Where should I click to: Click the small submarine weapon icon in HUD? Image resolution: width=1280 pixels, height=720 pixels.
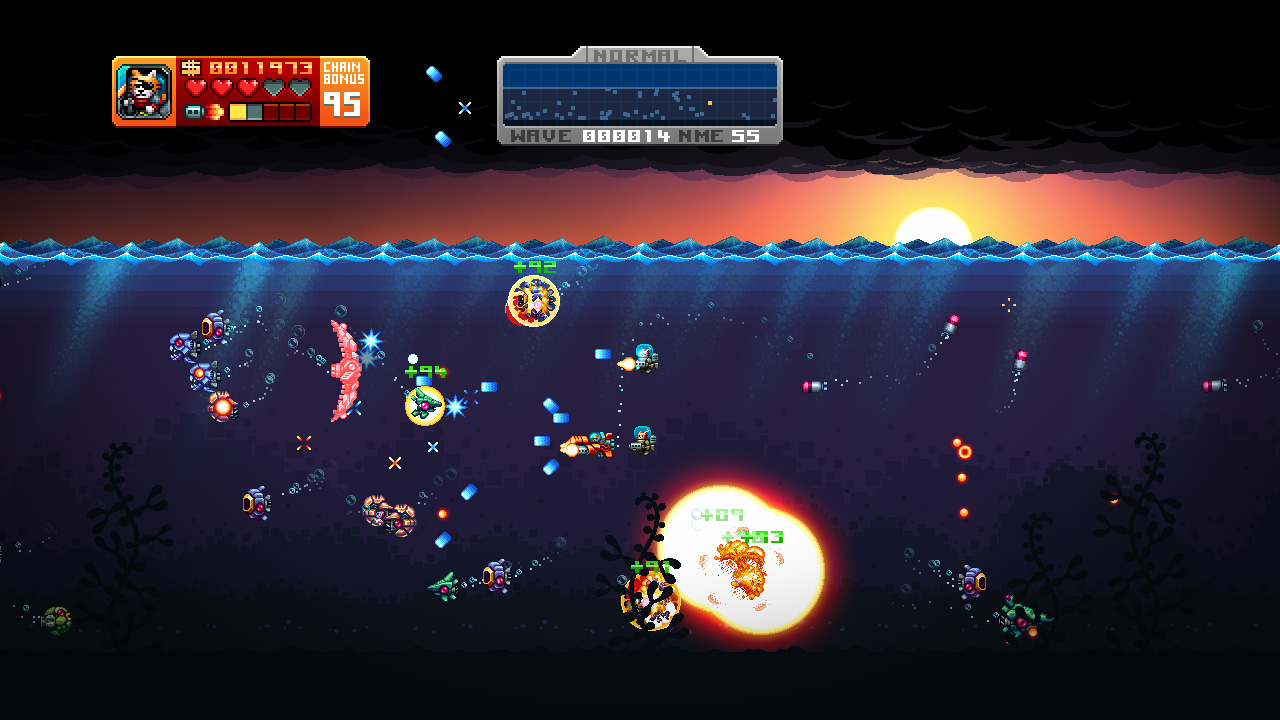click(194, 112)
